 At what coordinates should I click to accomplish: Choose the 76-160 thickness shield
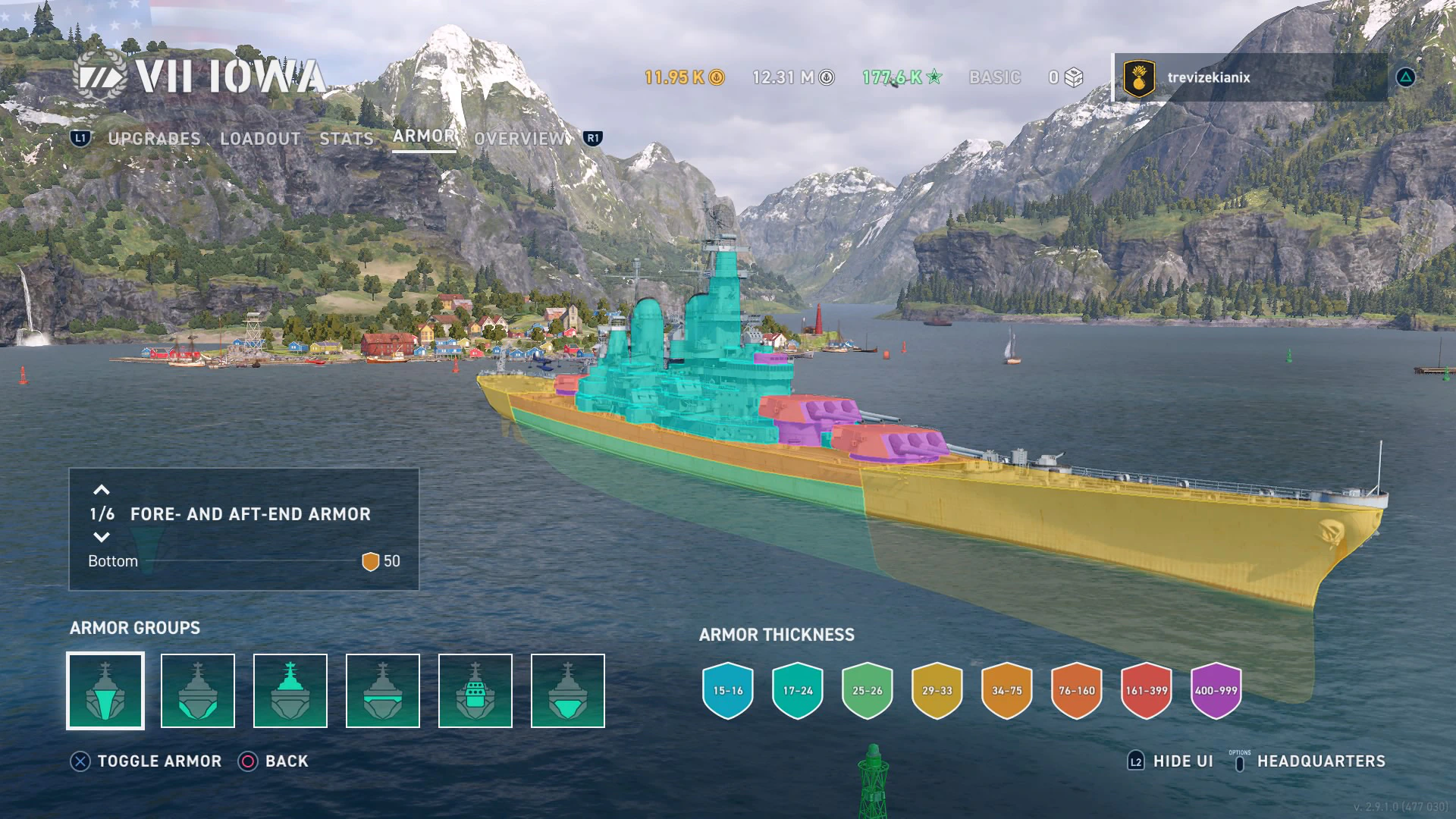(x=1077, y=691)
